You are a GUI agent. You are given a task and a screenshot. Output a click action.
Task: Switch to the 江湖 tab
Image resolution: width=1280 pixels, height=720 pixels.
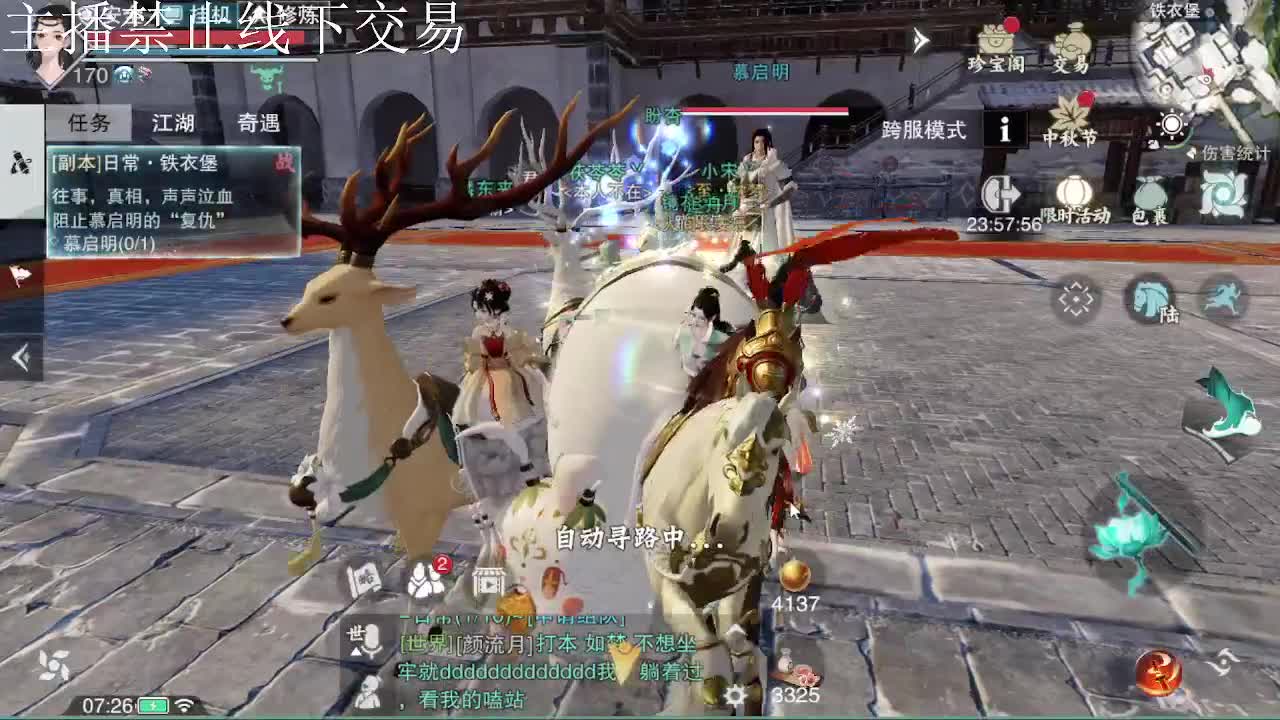pos(172,121)
